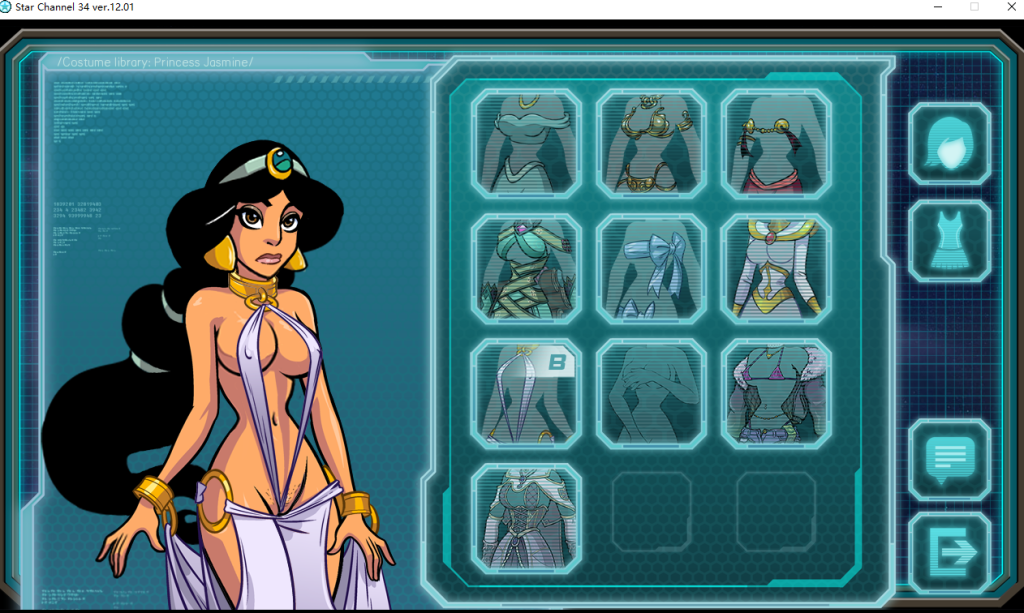The width and height of the screenshot is (1024, 613).
Task: Select the blank silhouette costume thumbnail
Action: (651, 393)
